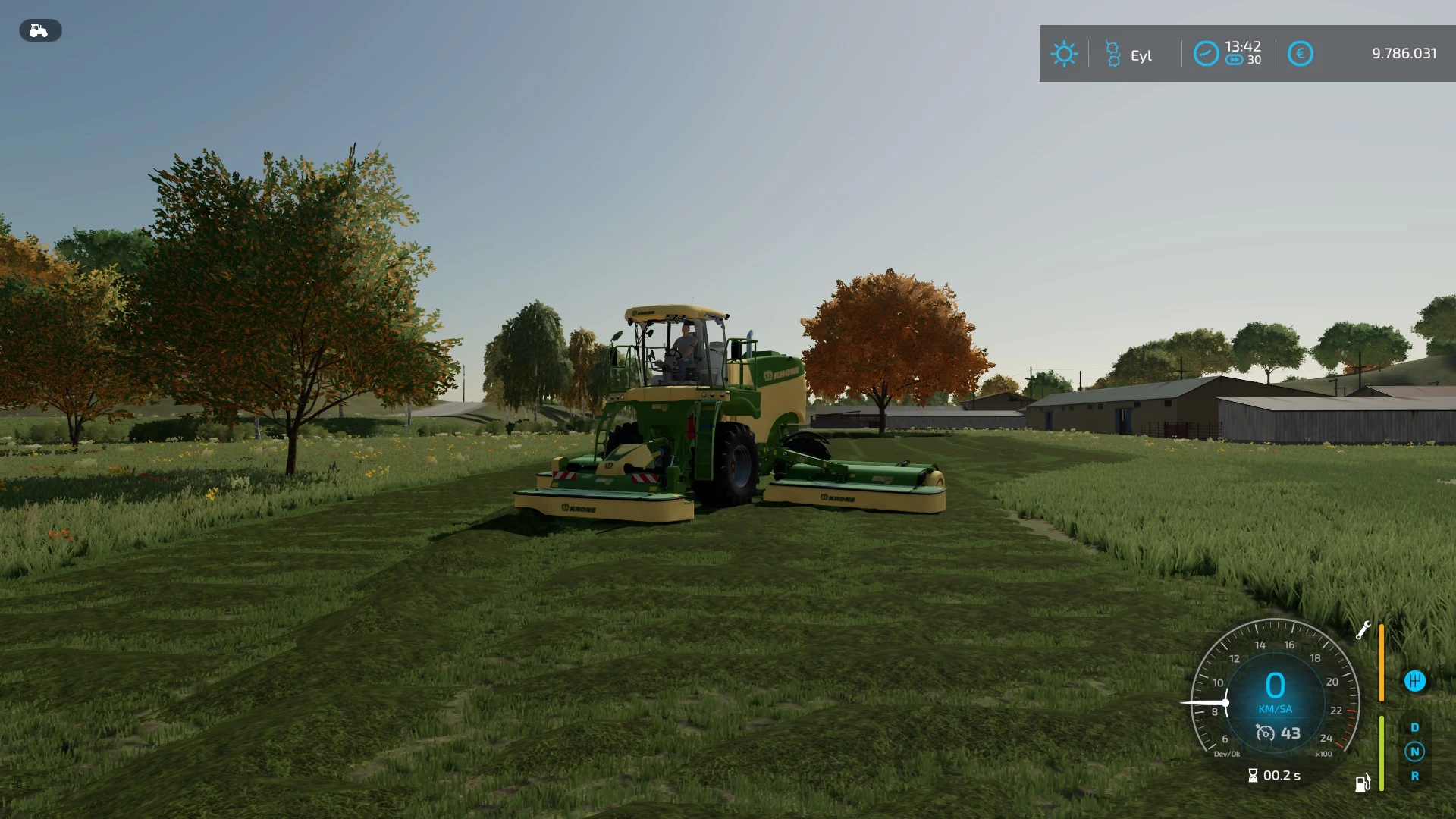The width and height of the screenshot is (1456, 819).
Task: Open the clock icon in the info bar
Action: point(1206,53)
